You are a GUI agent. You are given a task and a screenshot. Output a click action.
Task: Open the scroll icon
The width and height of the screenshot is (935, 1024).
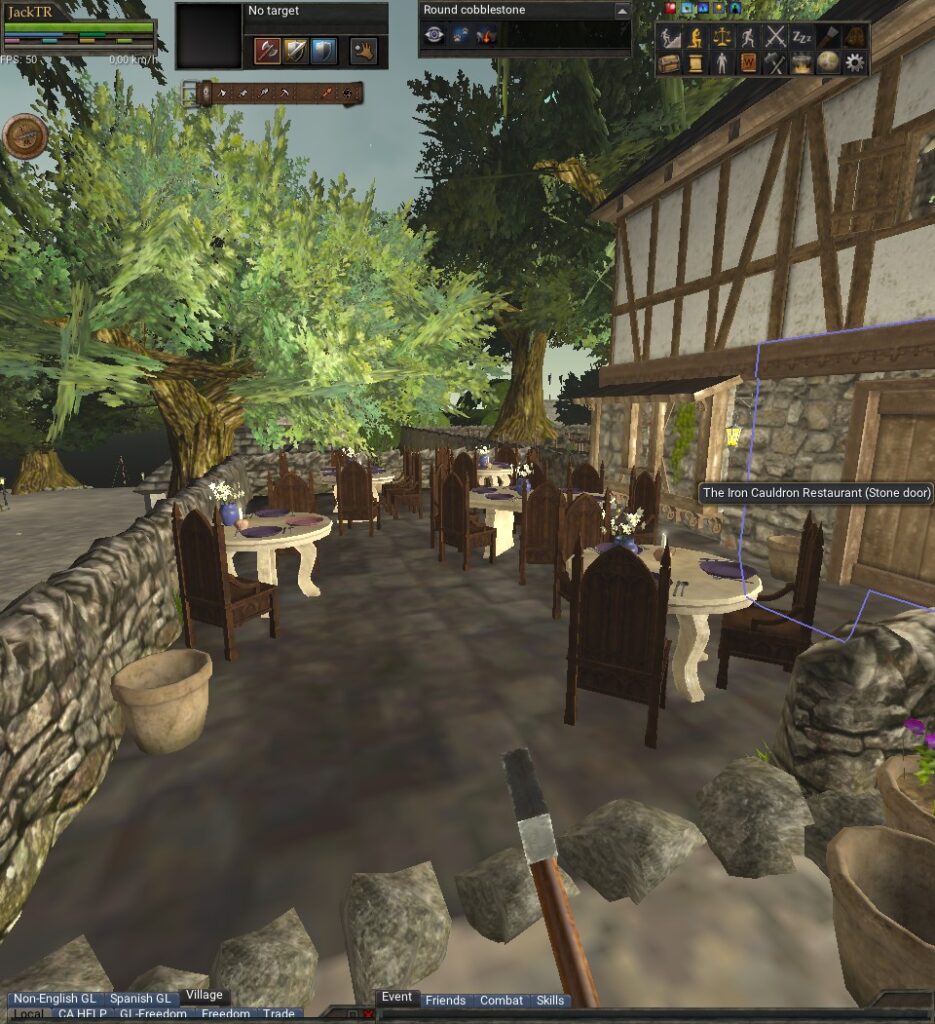(696, 63)
